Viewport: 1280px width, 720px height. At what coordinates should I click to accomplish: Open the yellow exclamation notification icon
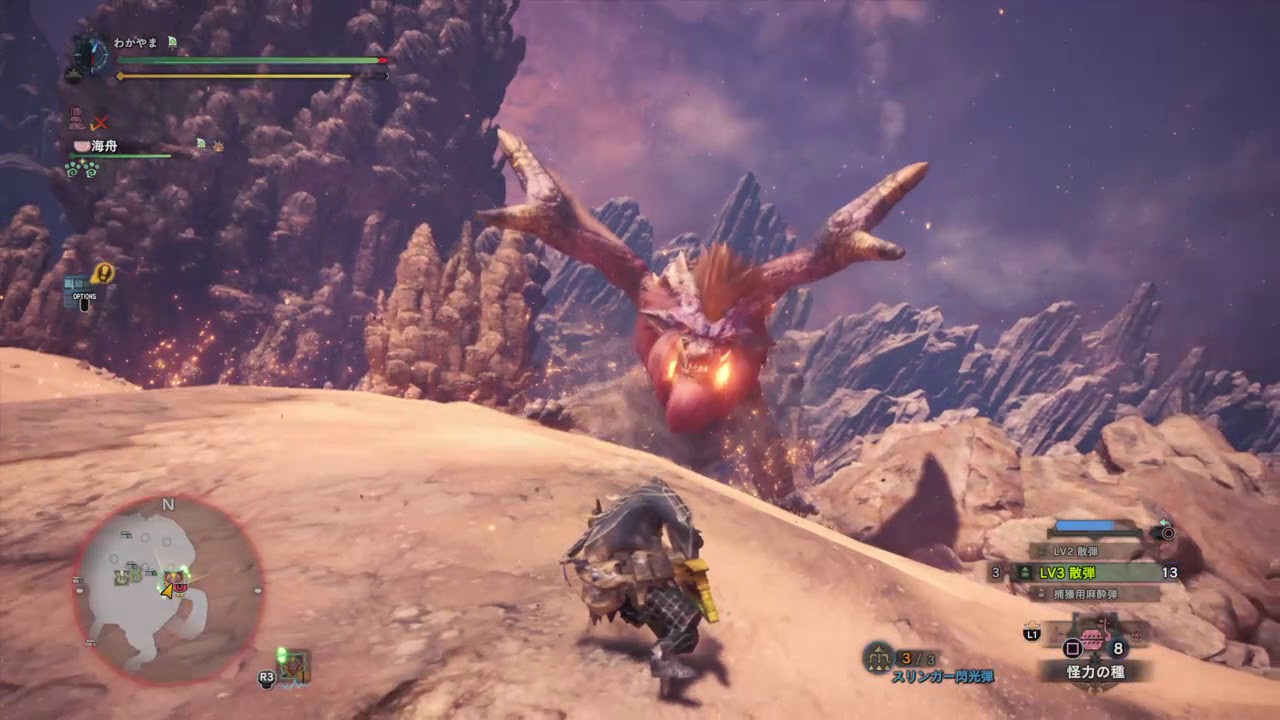[102, 272]
